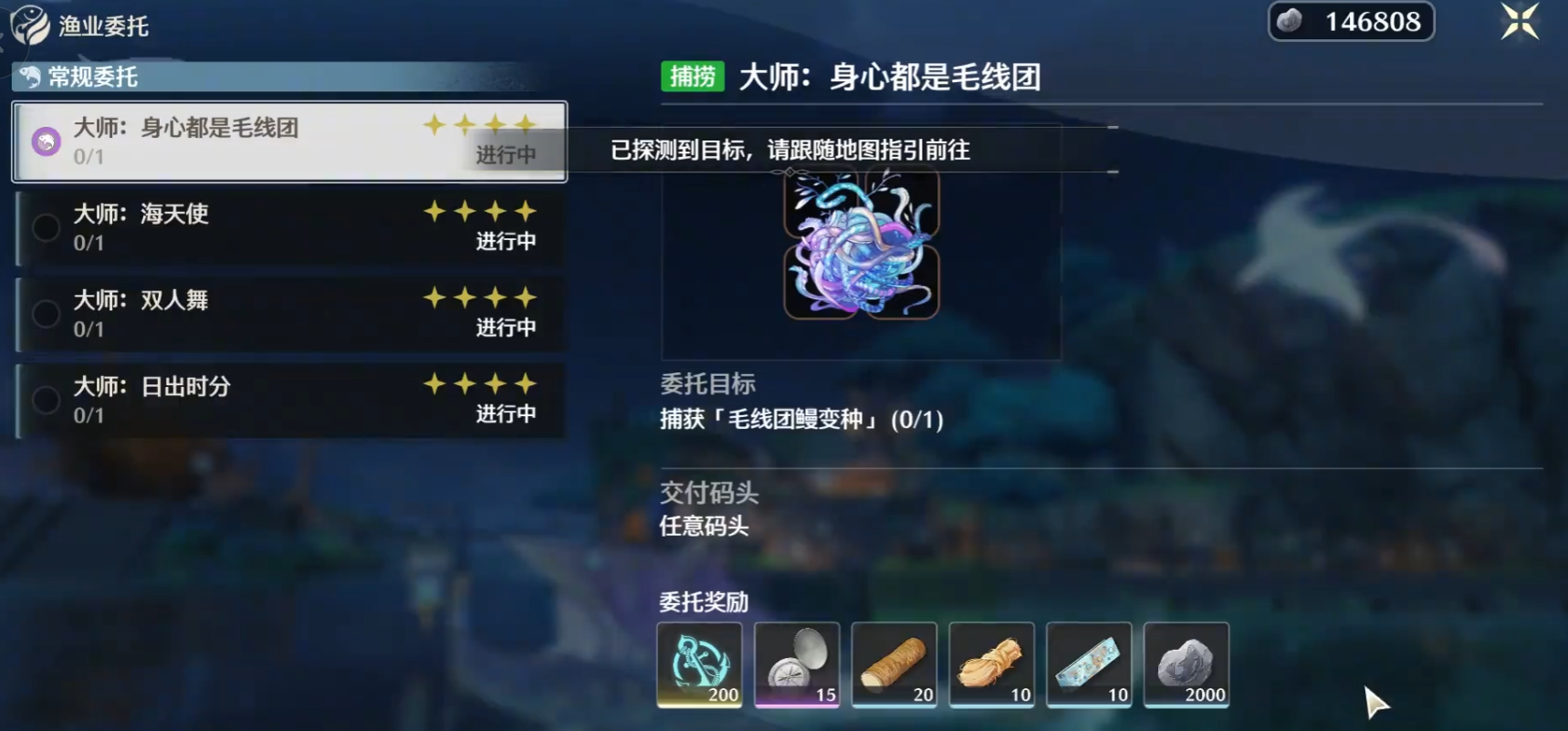1568x731 pixels.
Task: Select the radio circle beside 大师：海天使
Action: pos(46,227)
